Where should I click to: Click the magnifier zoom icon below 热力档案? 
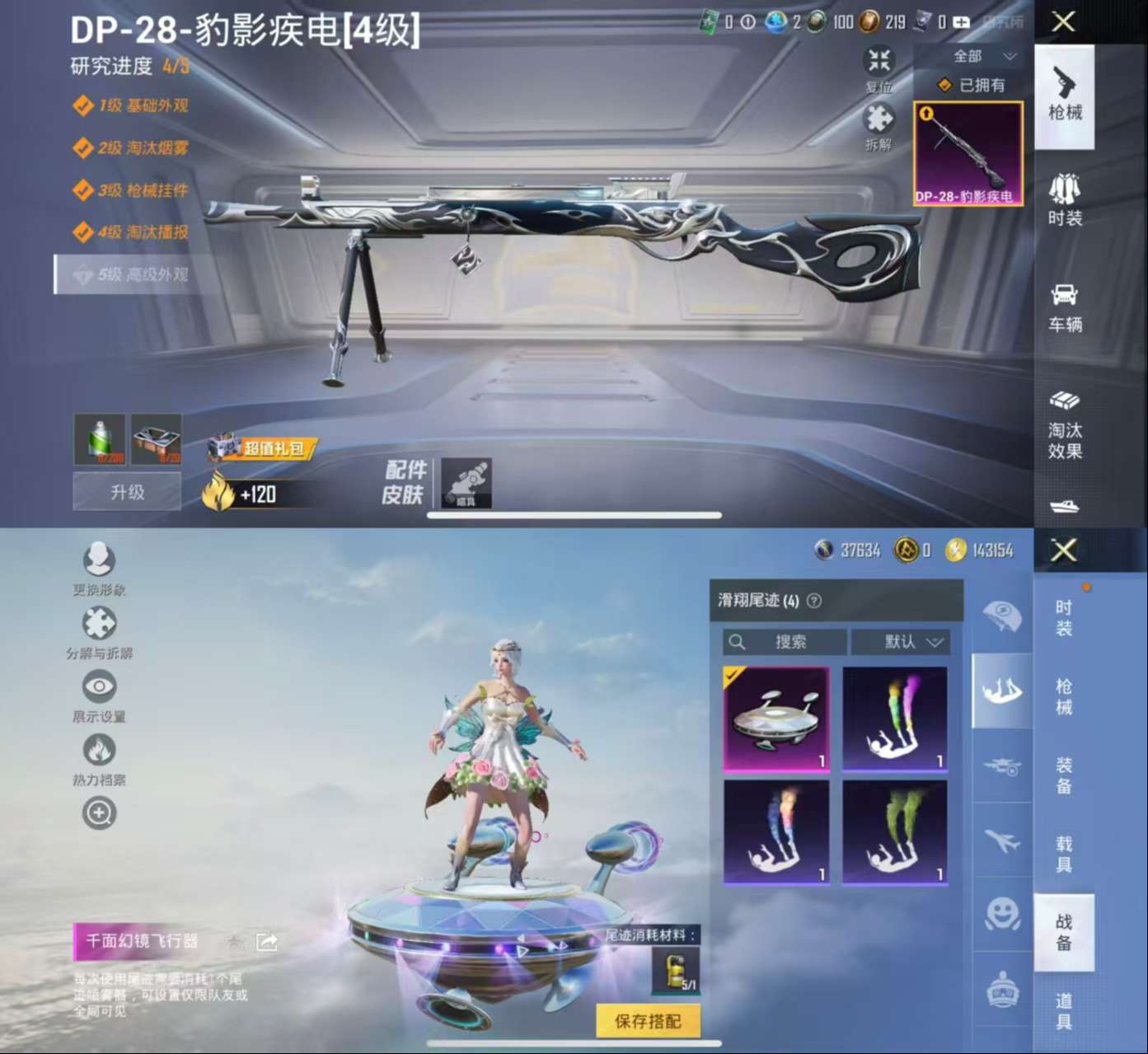[99, 812]
